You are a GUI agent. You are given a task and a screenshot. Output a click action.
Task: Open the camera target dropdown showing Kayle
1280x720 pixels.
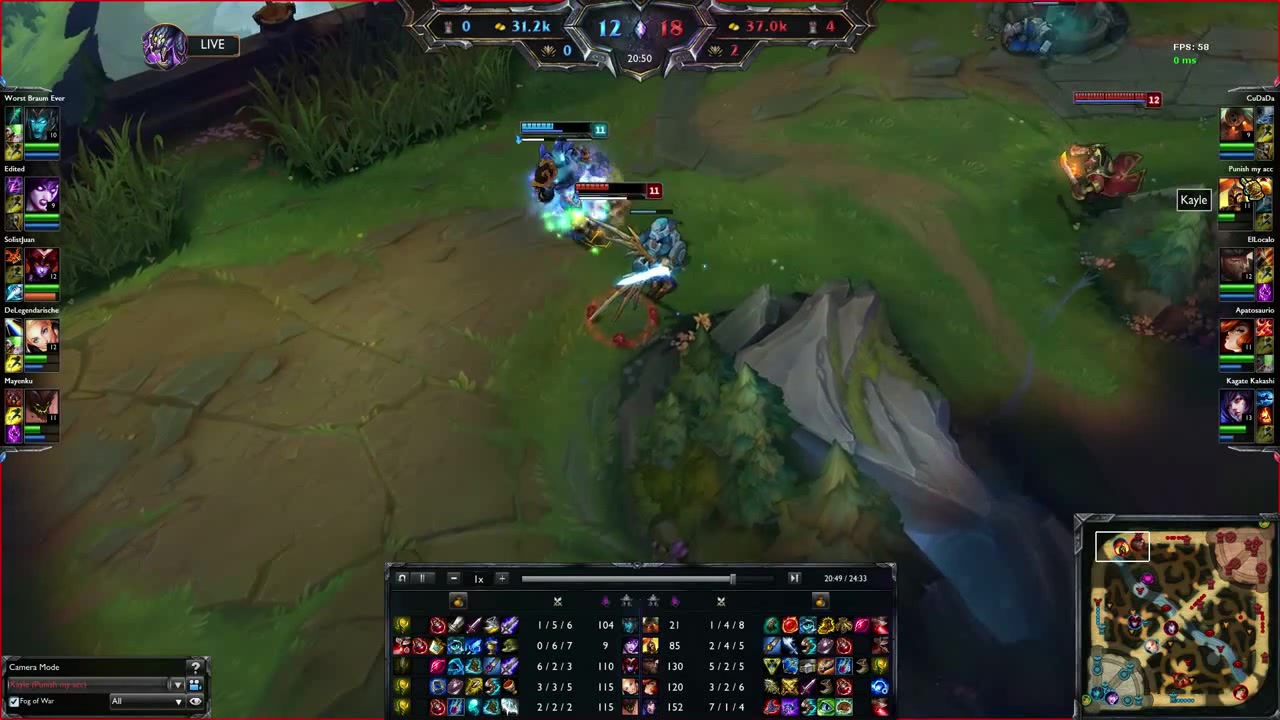pyautogui.click(x=177, y=685)
